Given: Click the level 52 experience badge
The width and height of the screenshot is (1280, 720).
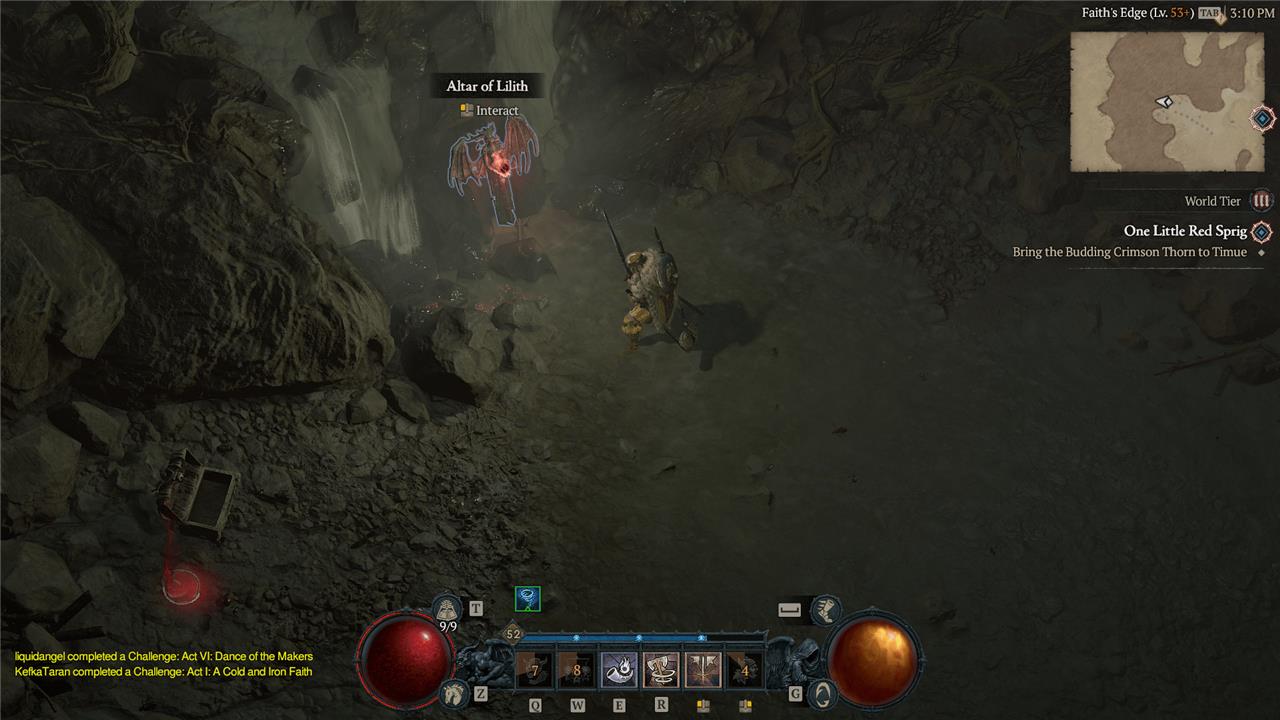Looking at the screenshot, I should 513,633.
